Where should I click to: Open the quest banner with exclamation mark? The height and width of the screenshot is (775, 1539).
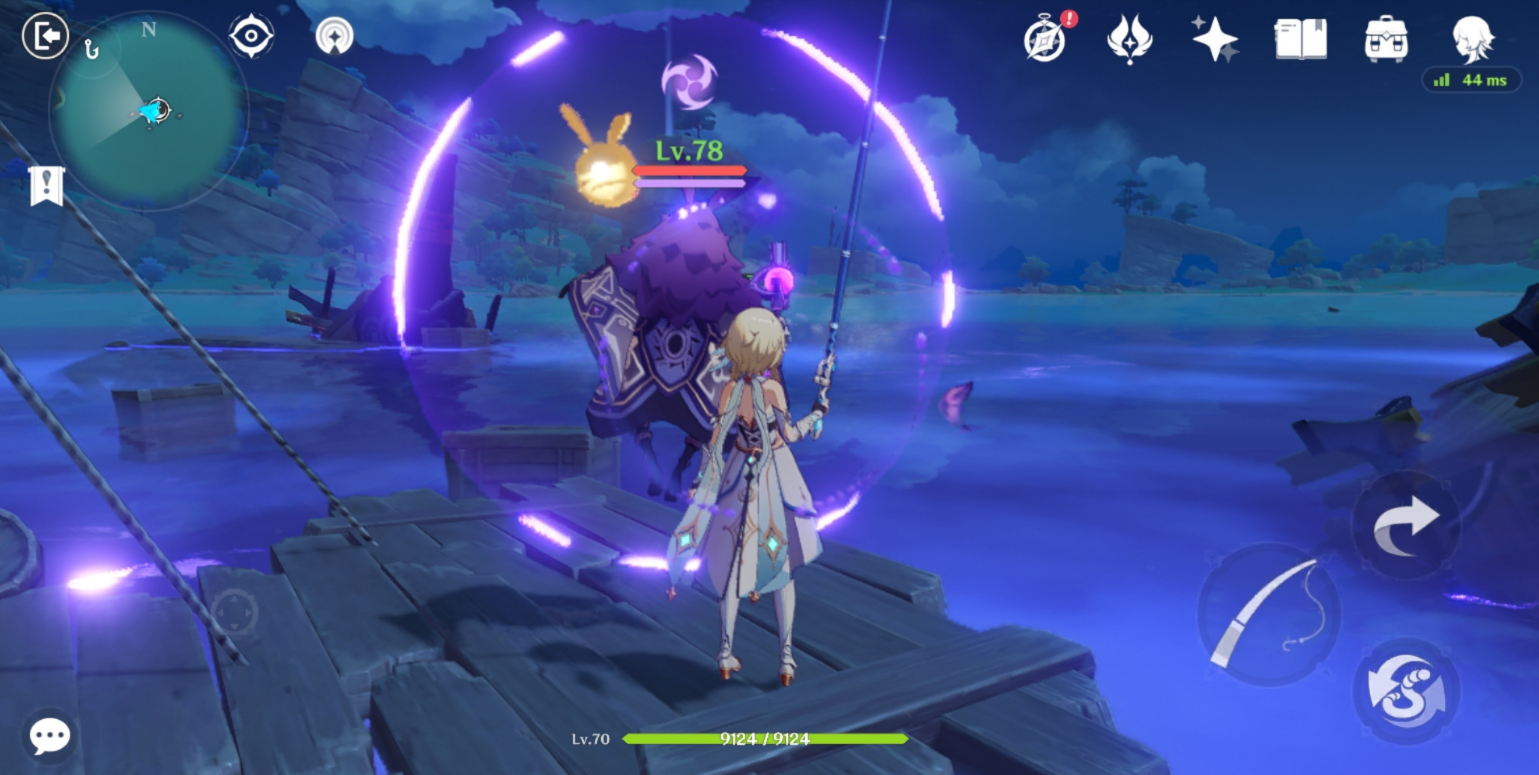click(x=46, y=185)
